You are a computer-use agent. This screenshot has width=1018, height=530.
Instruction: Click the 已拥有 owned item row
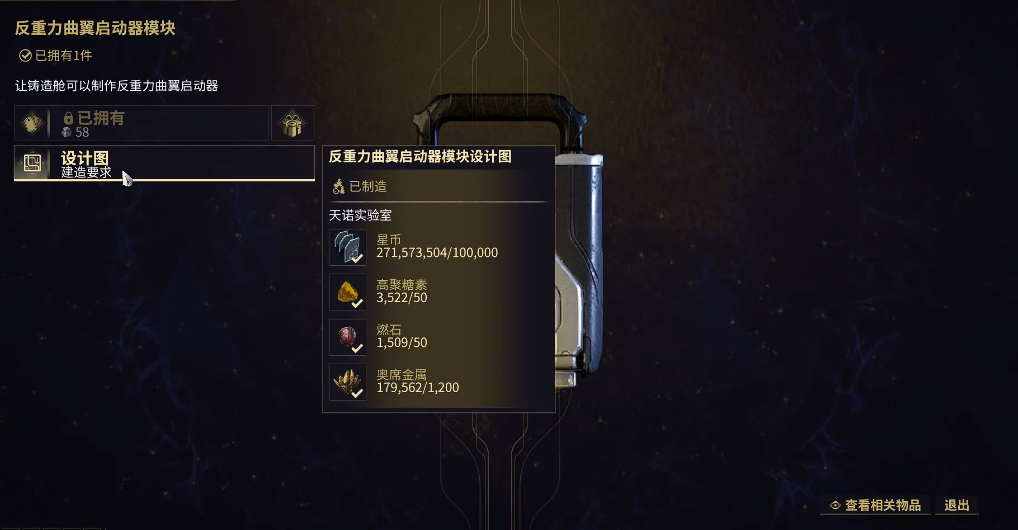141,123
